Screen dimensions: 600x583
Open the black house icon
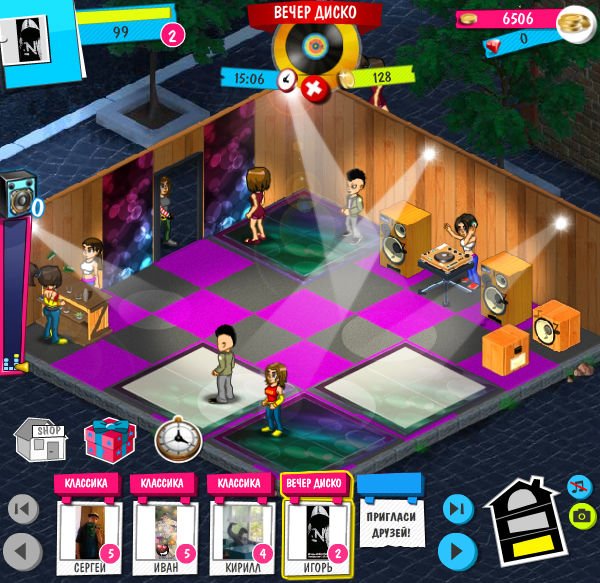(x=522, y=520)
